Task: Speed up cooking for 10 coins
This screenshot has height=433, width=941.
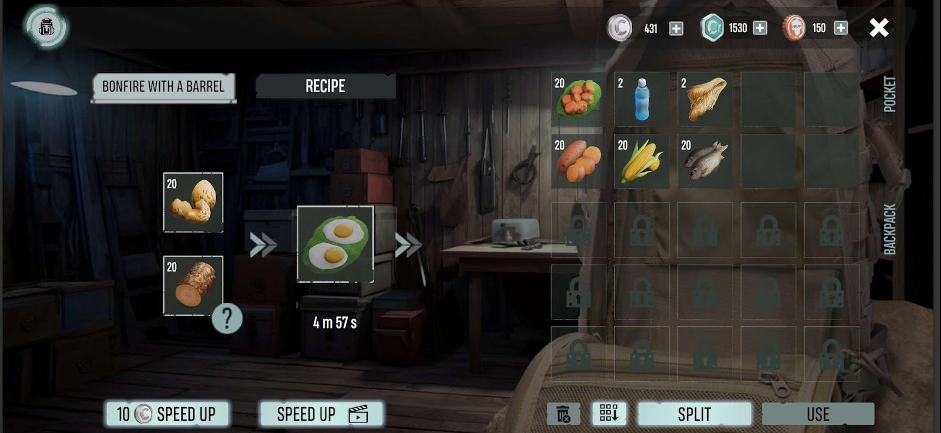Action: point(167,414)
